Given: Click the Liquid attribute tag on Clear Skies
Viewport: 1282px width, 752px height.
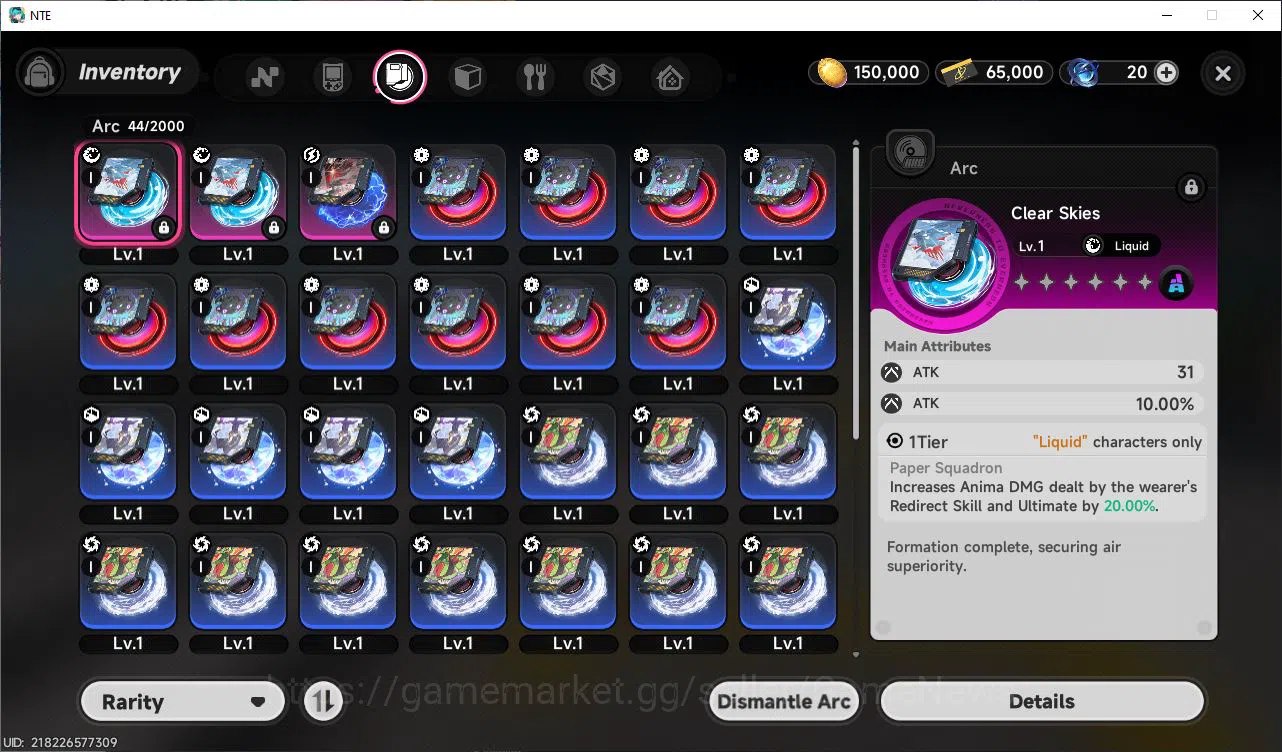Looking at the screenshot, I should 1119,245.
